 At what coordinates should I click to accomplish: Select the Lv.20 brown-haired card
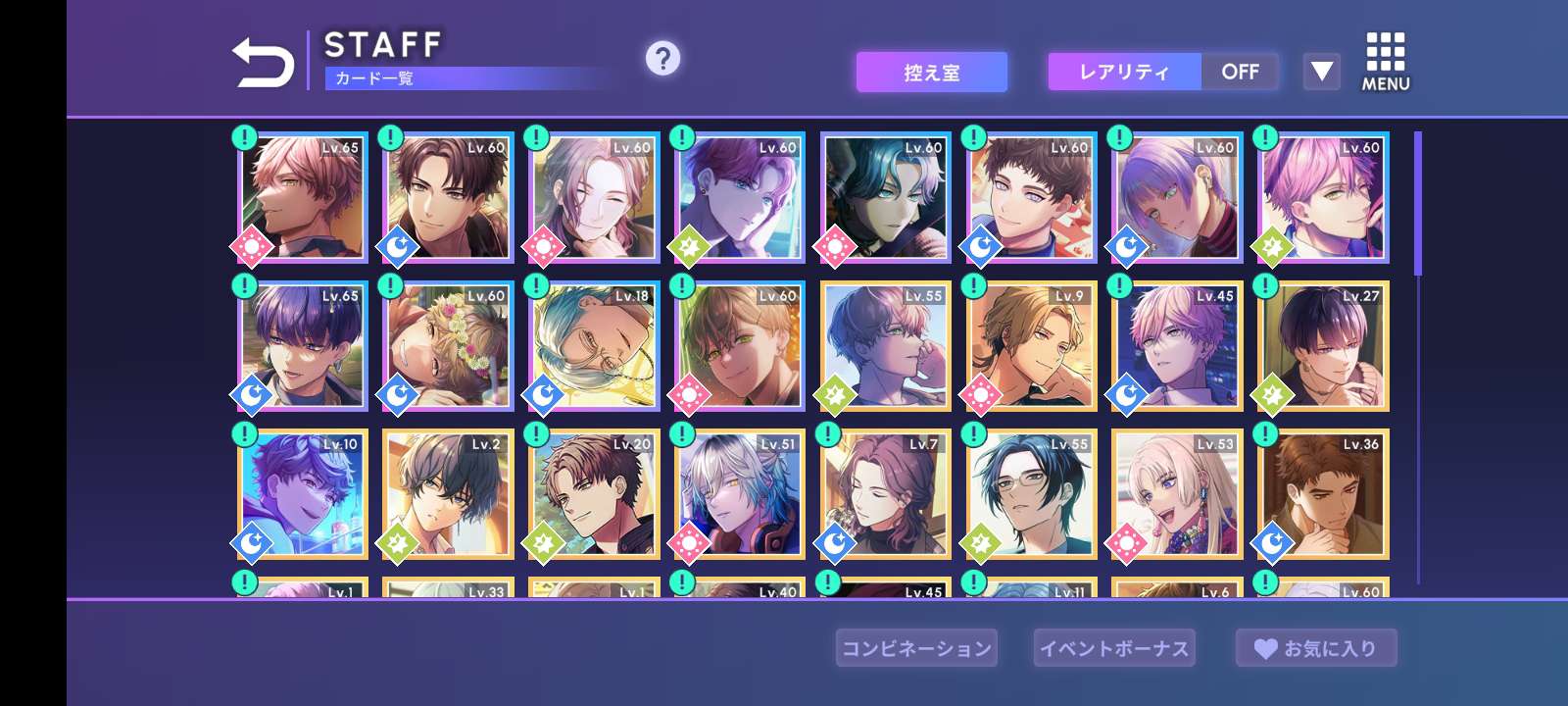(594, 493)
